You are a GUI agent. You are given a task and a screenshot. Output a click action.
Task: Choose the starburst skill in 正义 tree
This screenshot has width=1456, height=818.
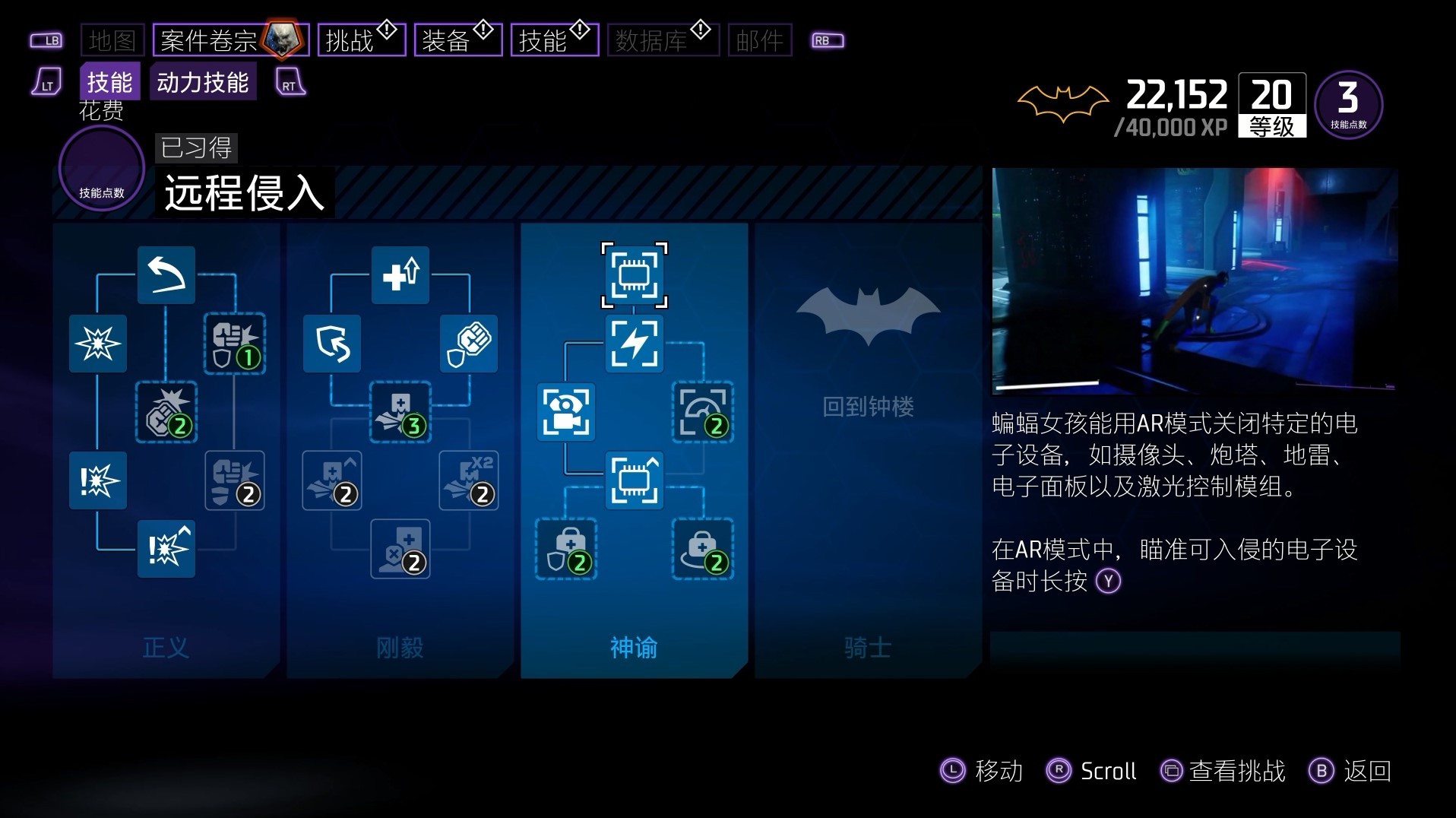[98, 344]
